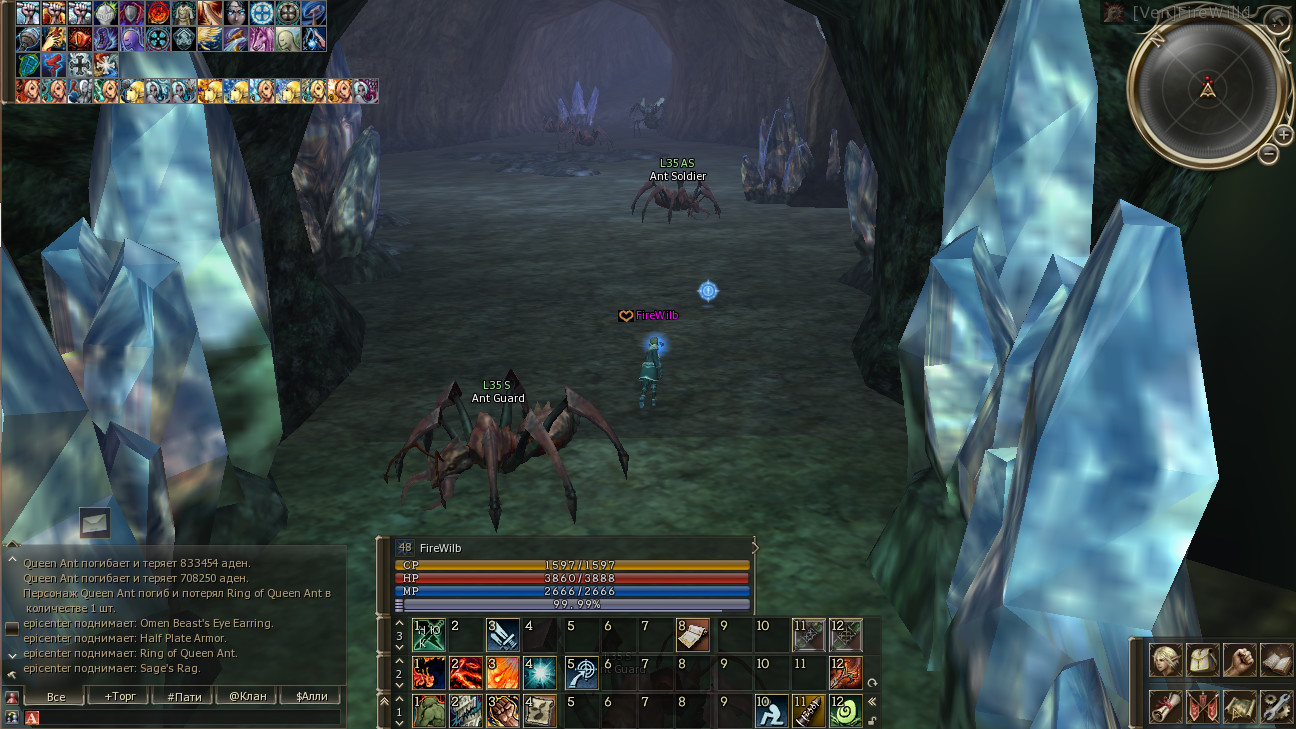1296x729 pixels.
Task: Open the clan banners icon
Action: tap(1202, 707)
